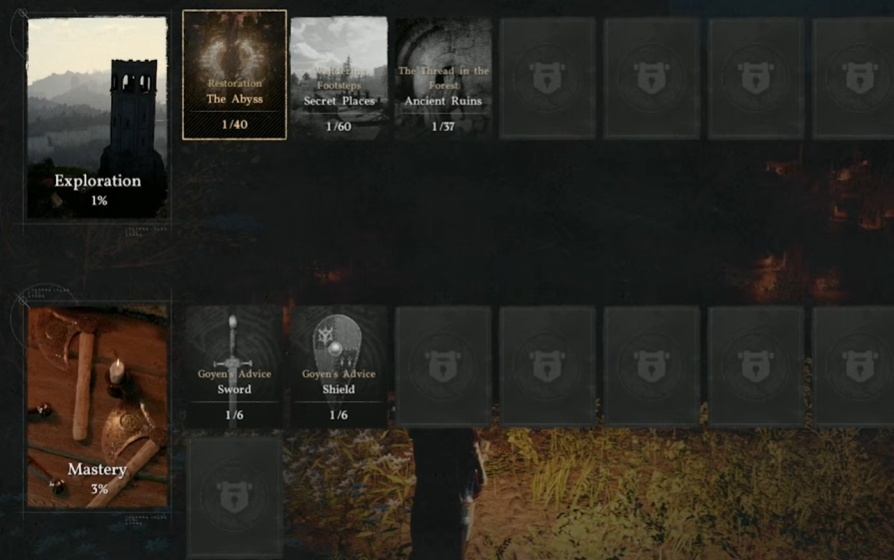This screenshot has width=894, height=560.
Task: Open the Mastery category card
Action: 97,408
